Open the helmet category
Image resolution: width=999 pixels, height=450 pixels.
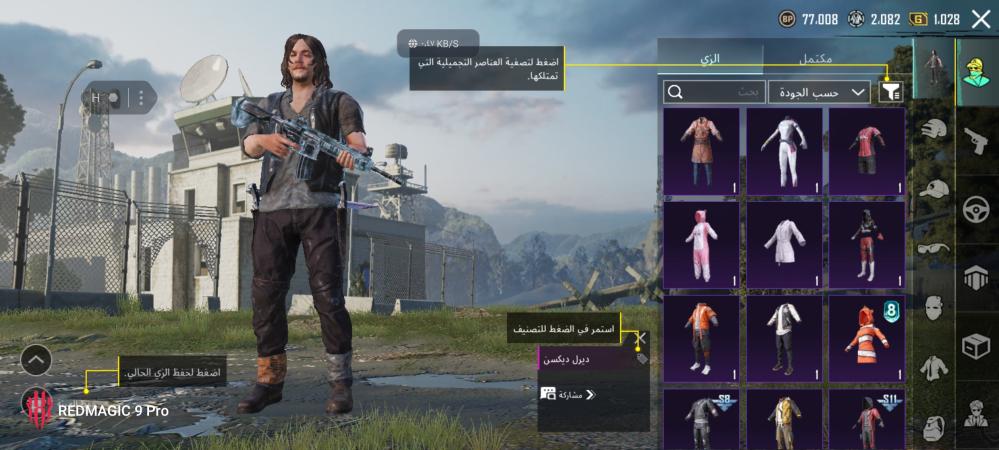click(934, 130)
